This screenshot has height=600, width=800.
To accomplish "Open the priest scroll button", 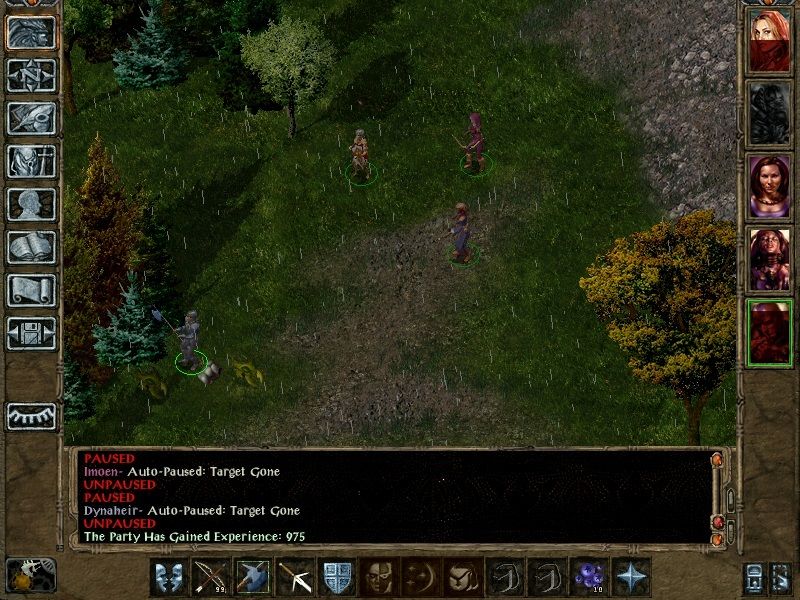I will click(x=31, y=290).
